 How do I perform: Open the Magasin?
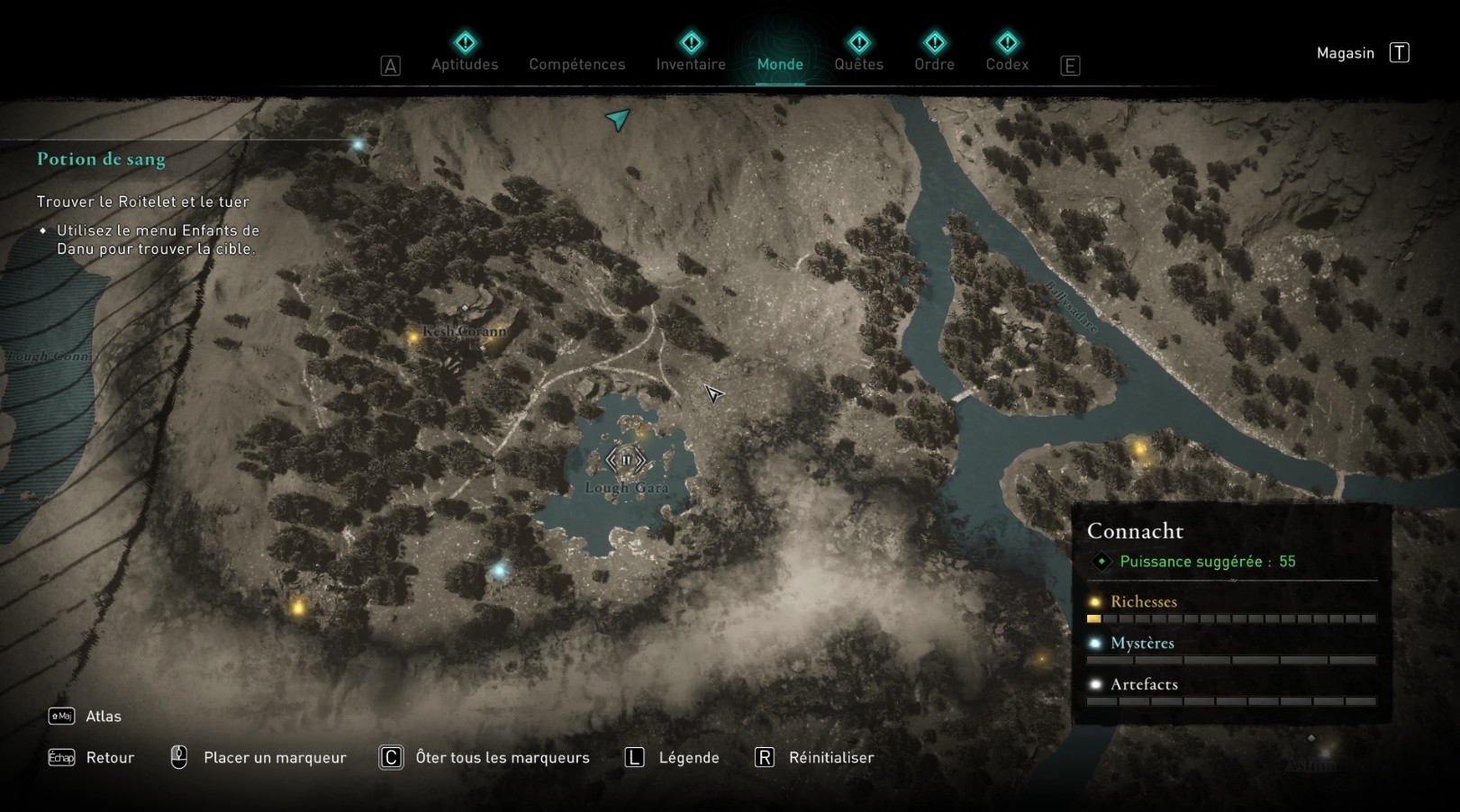coord(1345,52)
